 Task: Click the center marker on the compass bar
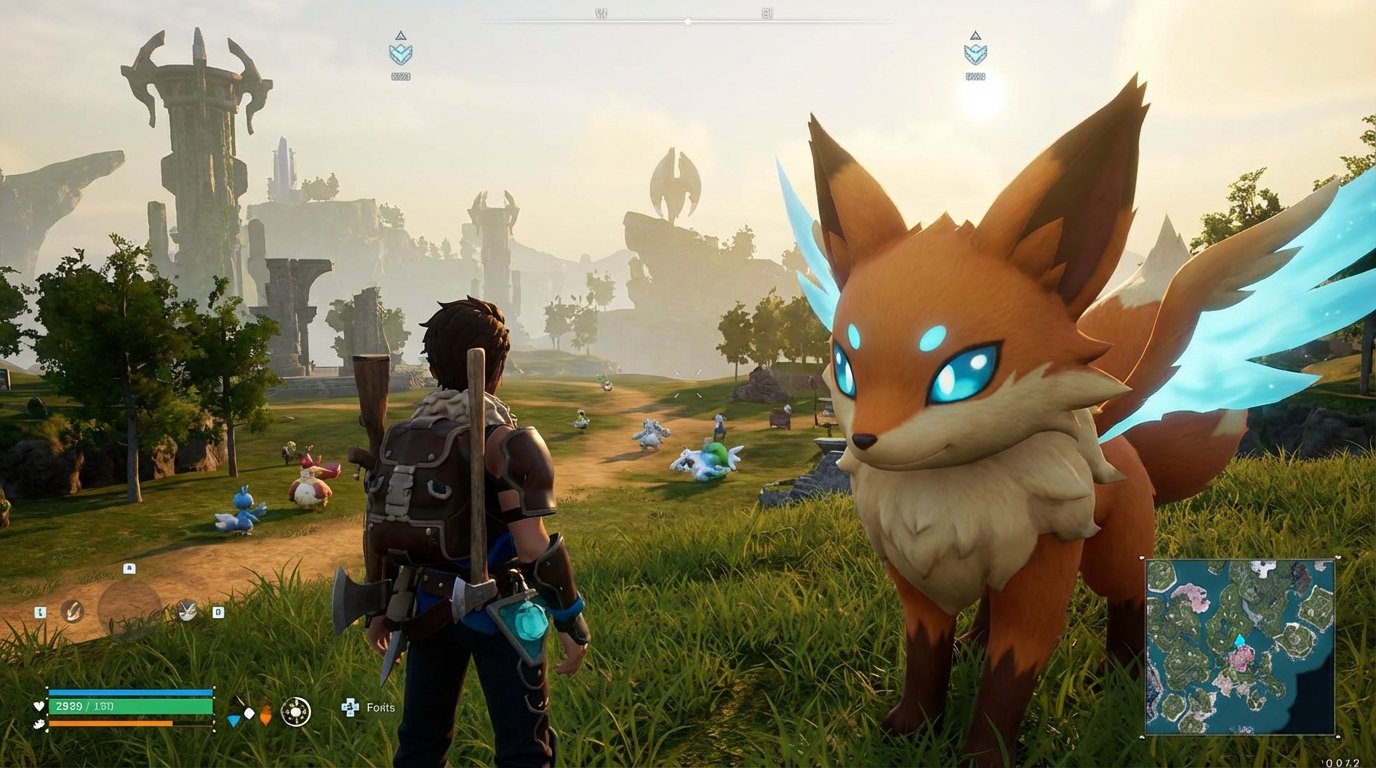coord(687,21)
